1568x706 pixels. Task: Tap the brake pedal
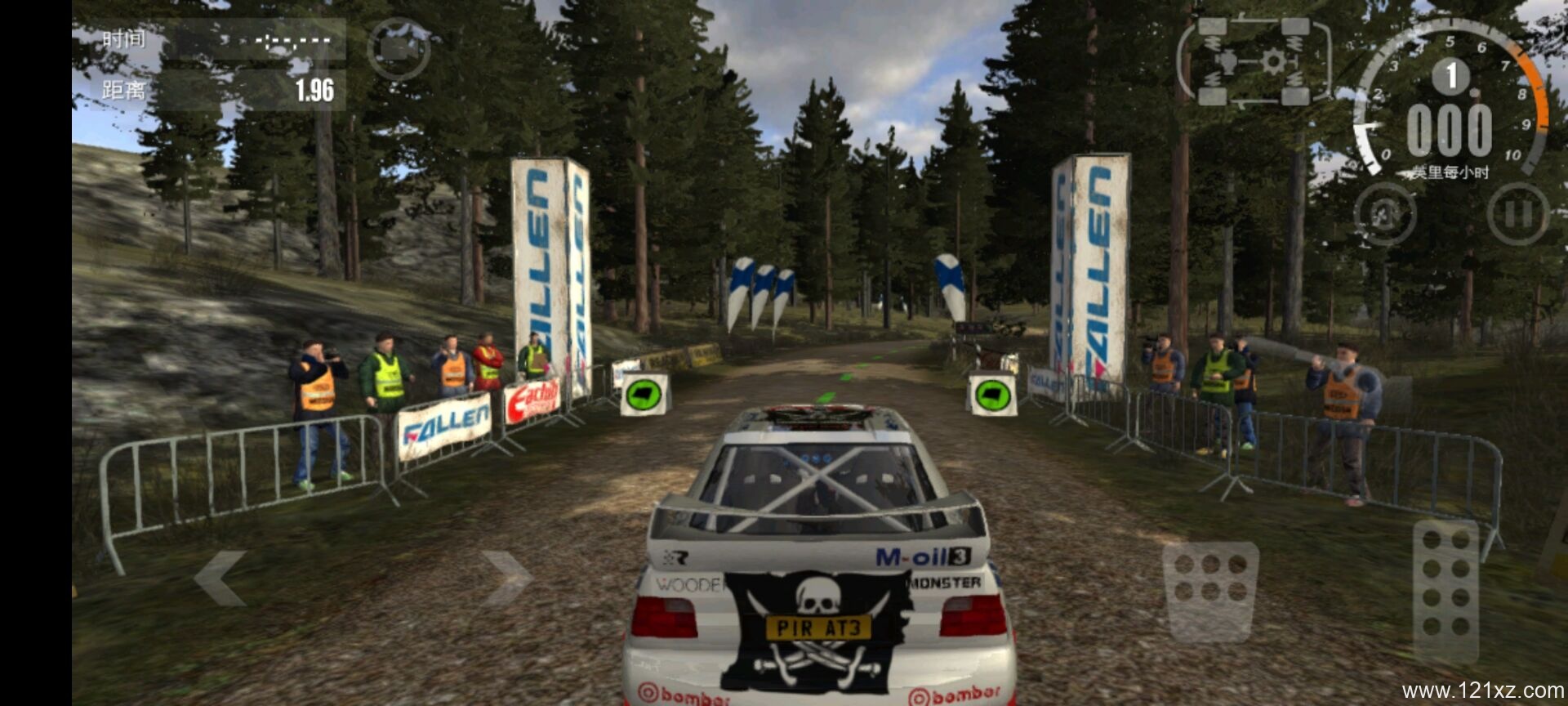(x=1209, y=591)
